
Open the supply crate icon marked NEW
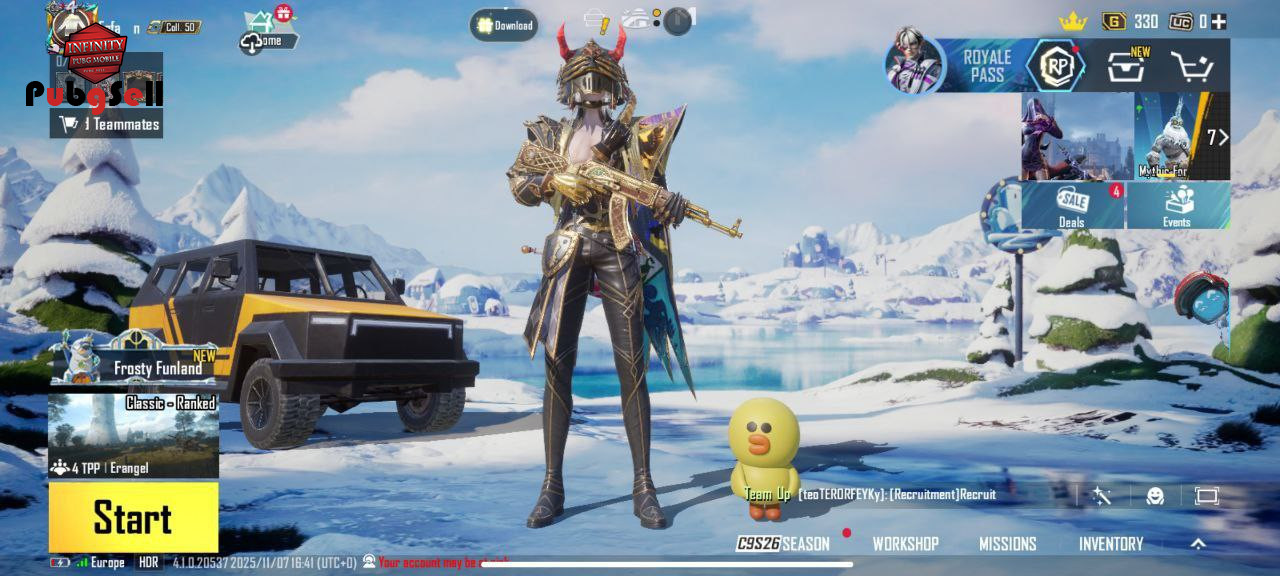1127,66
